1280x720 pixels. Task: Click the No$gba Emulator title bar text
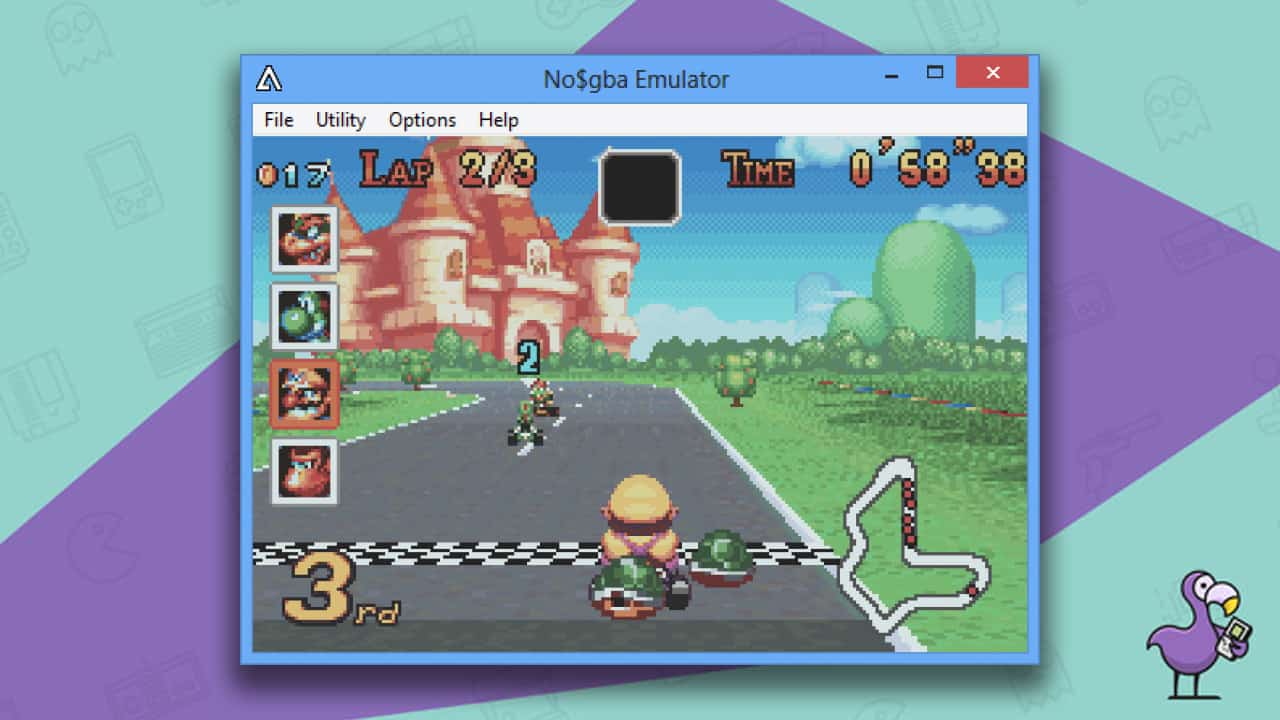tap(637, 78)
